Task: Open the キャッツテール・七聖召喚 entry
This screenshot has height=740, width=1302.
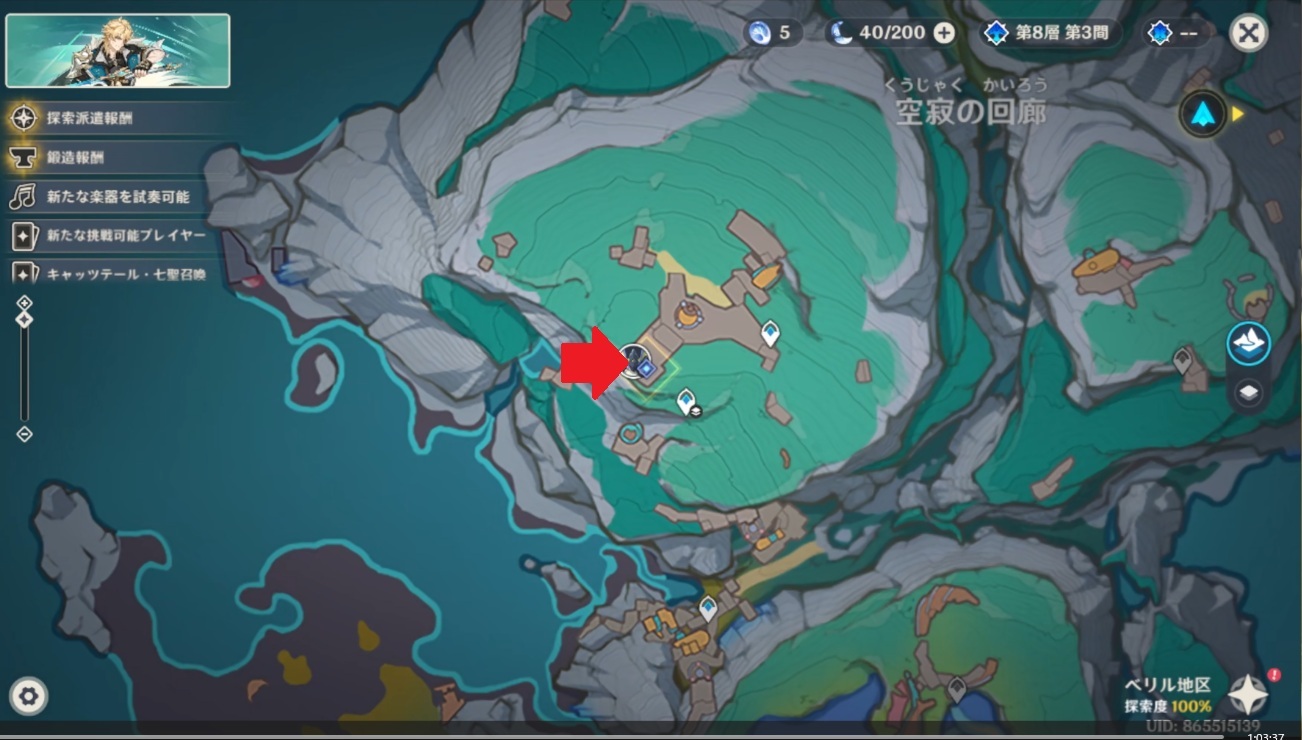Action: pos(125,273)
